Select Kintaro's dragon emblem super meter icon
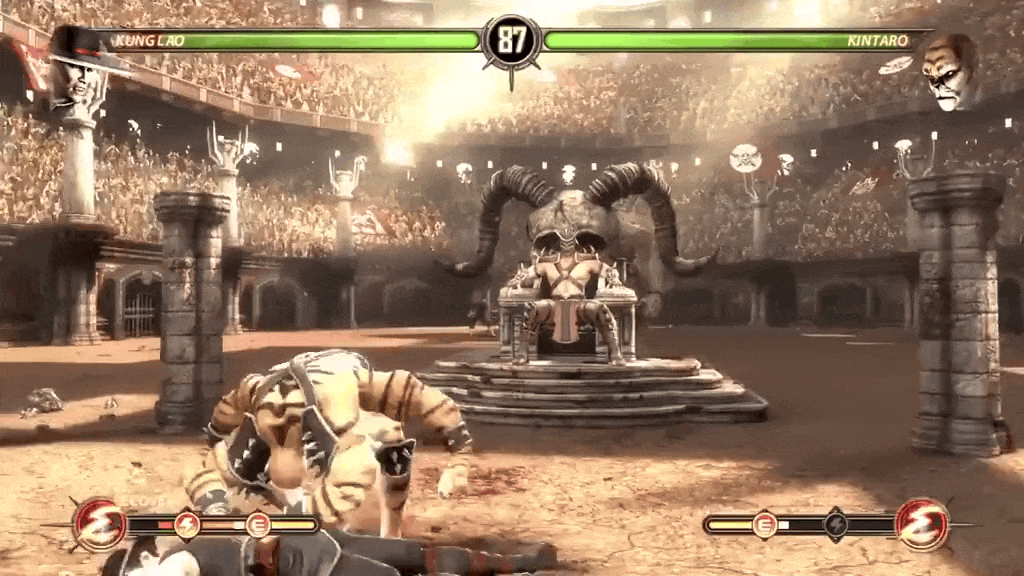Image resolution: width=1024 pixels, height=576 pixels. point(921,523)
